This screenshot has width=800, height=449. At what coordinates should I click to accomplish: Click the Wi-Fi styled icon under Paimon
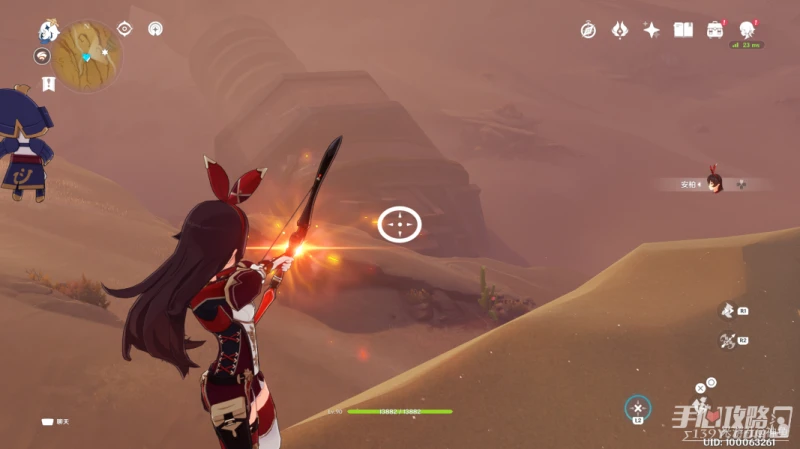[x=42, y=56]
